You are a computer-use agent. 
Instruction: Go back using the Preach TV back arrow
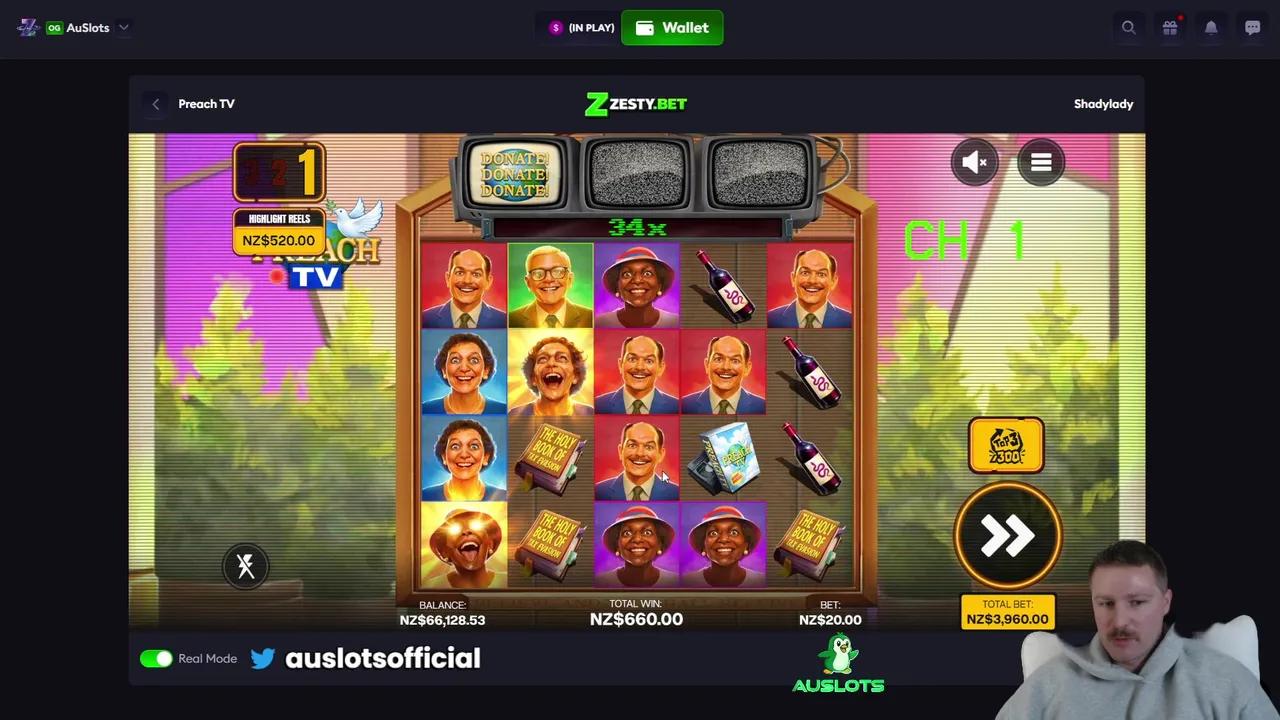tap(155, 103)
